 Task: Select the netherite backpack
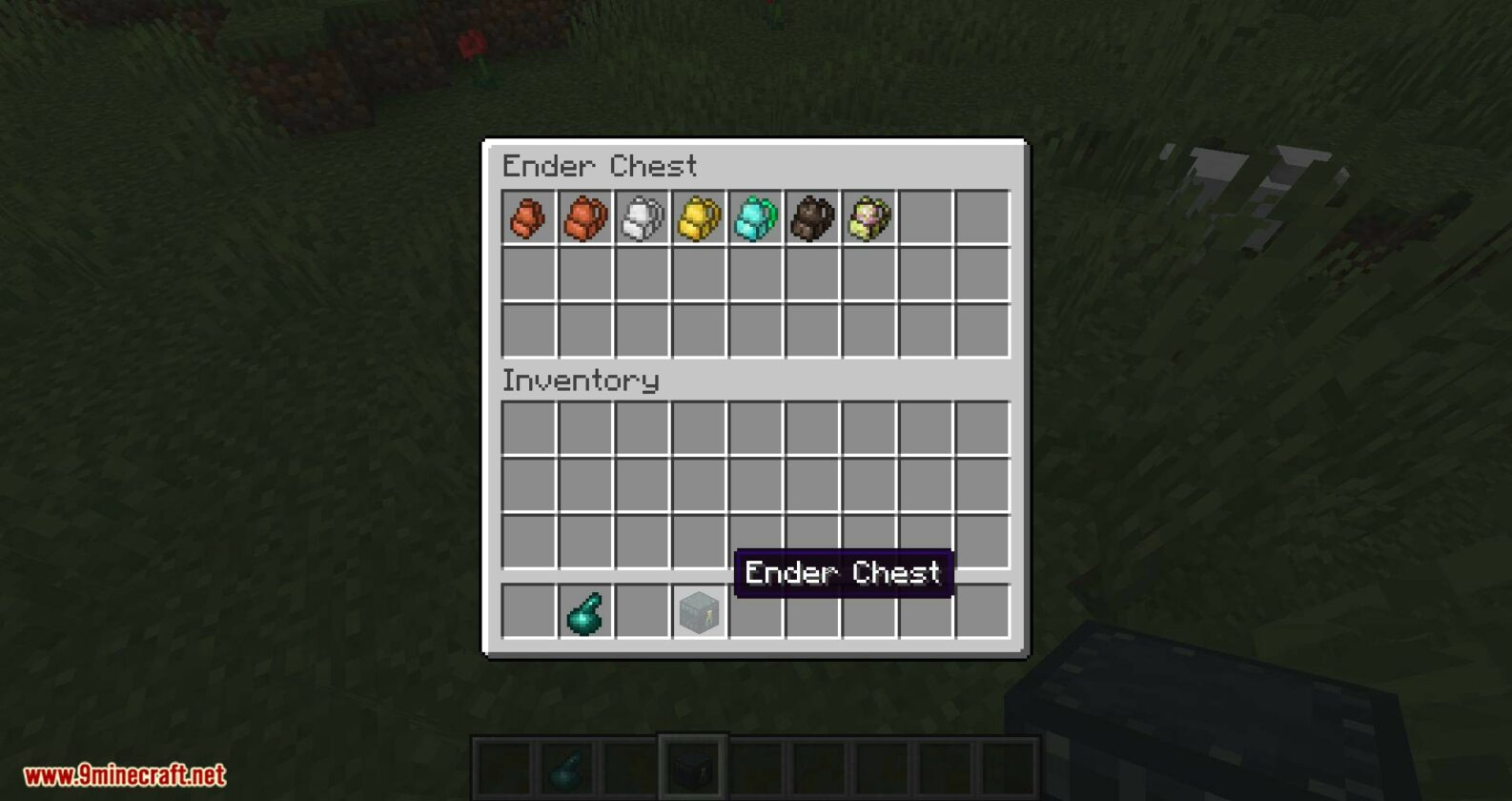[812, 219]
